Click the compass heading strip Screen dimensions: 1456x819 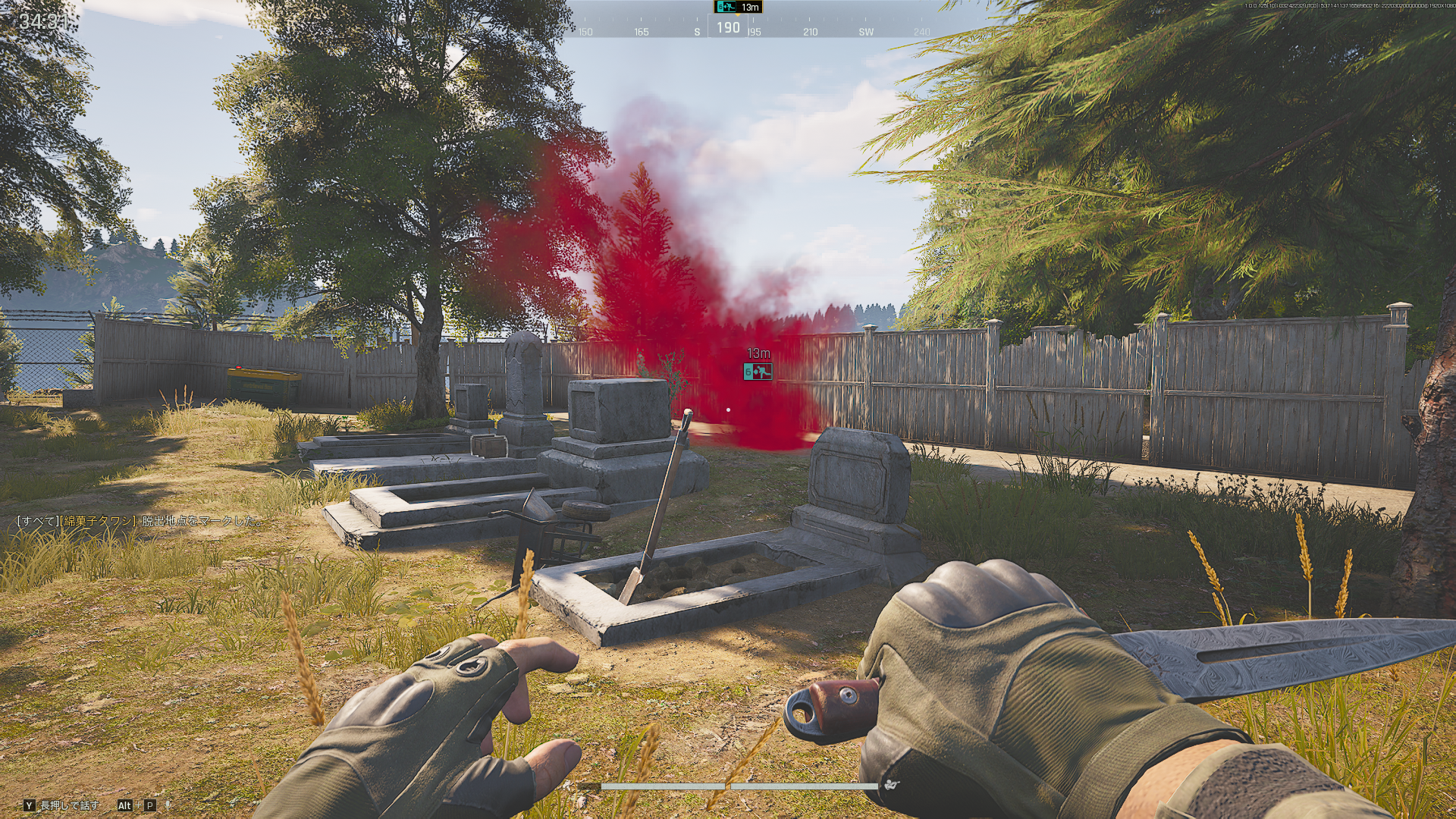728,29
